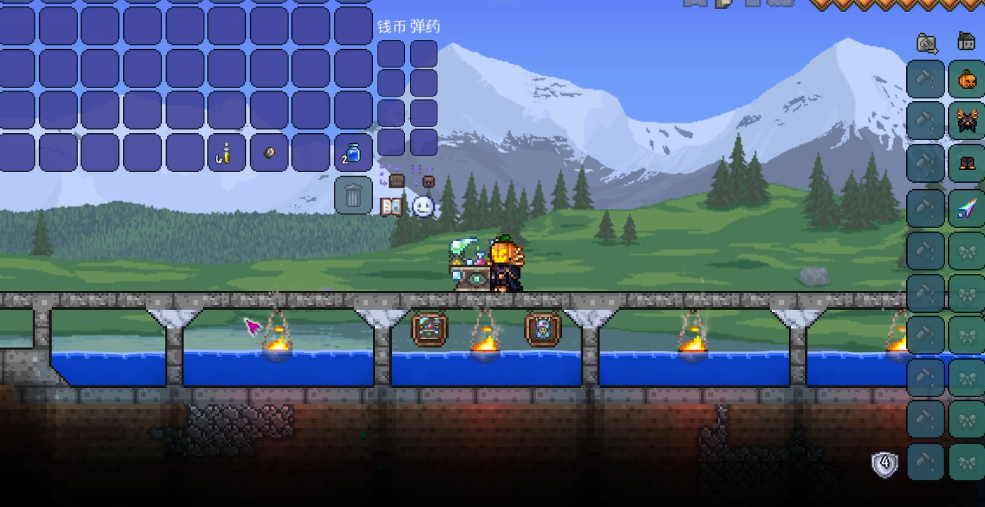
Task: Select the blue mana potion stack
Action: point(353,153)
